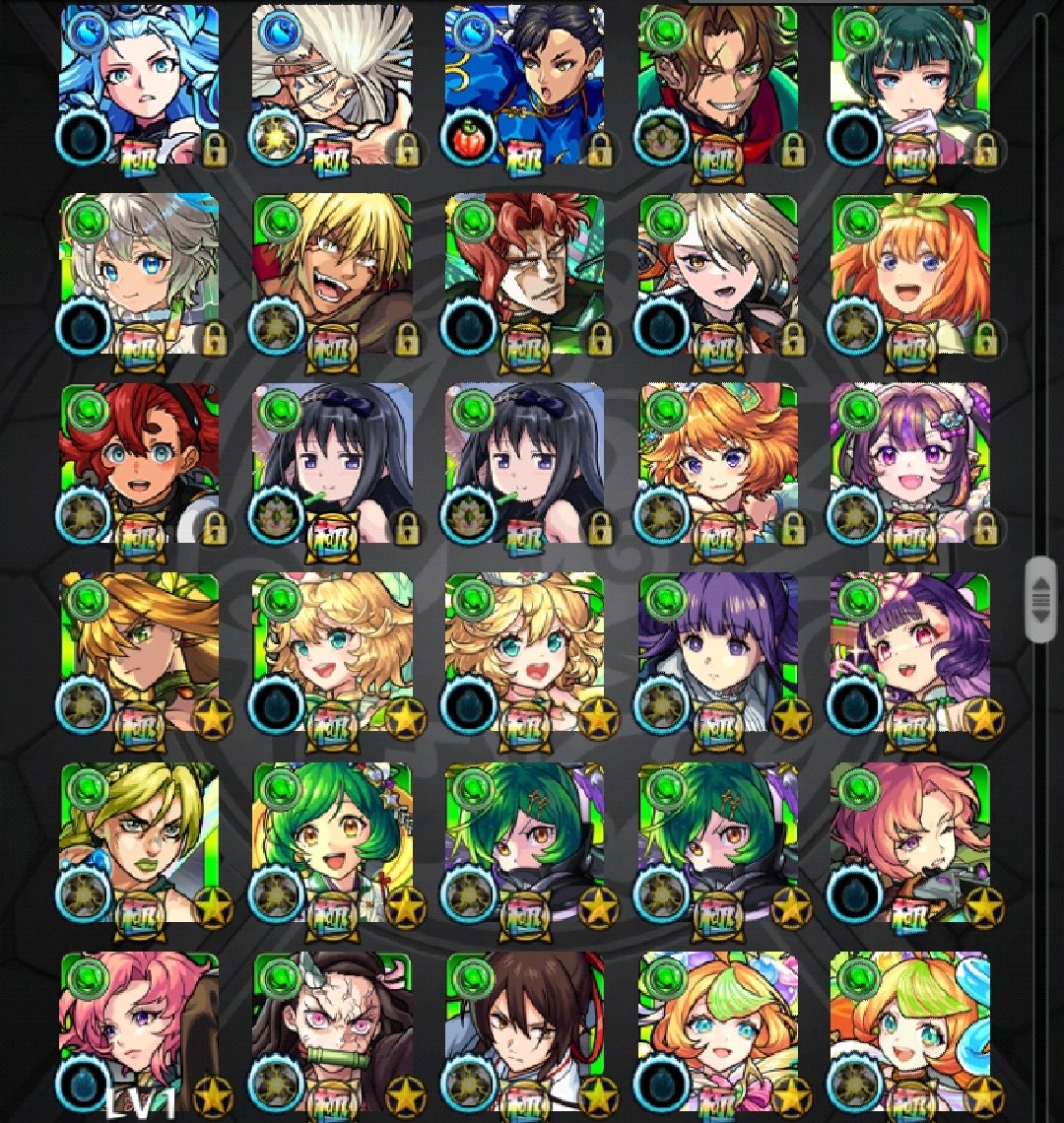The height and width of the screenshot is (1123, 1064).
Task: Select the pink-haired character holding a gun
Action: click(x=909, y=841)
